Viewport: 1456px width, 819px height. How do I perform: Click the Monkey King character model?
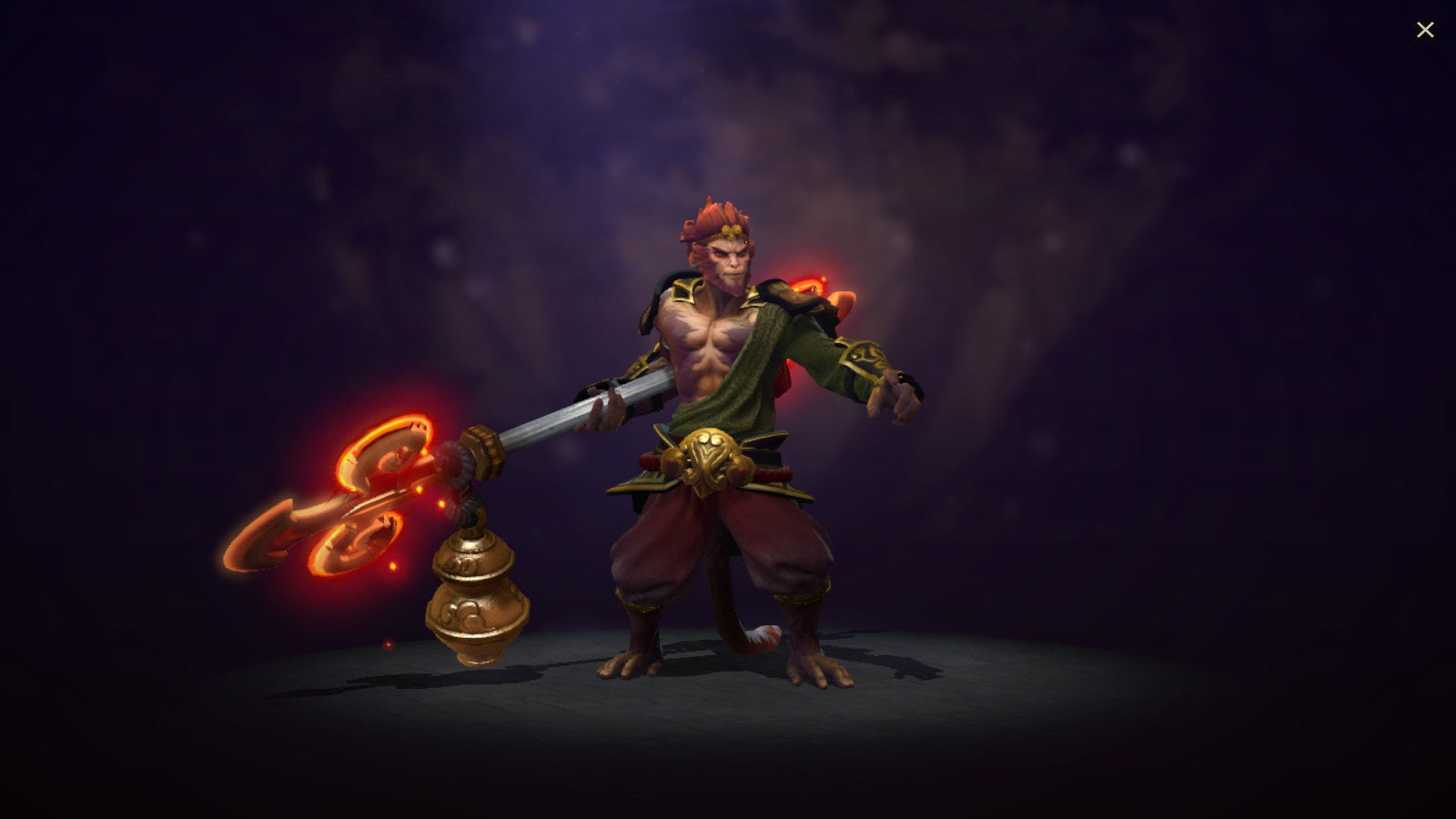point(728,409)
